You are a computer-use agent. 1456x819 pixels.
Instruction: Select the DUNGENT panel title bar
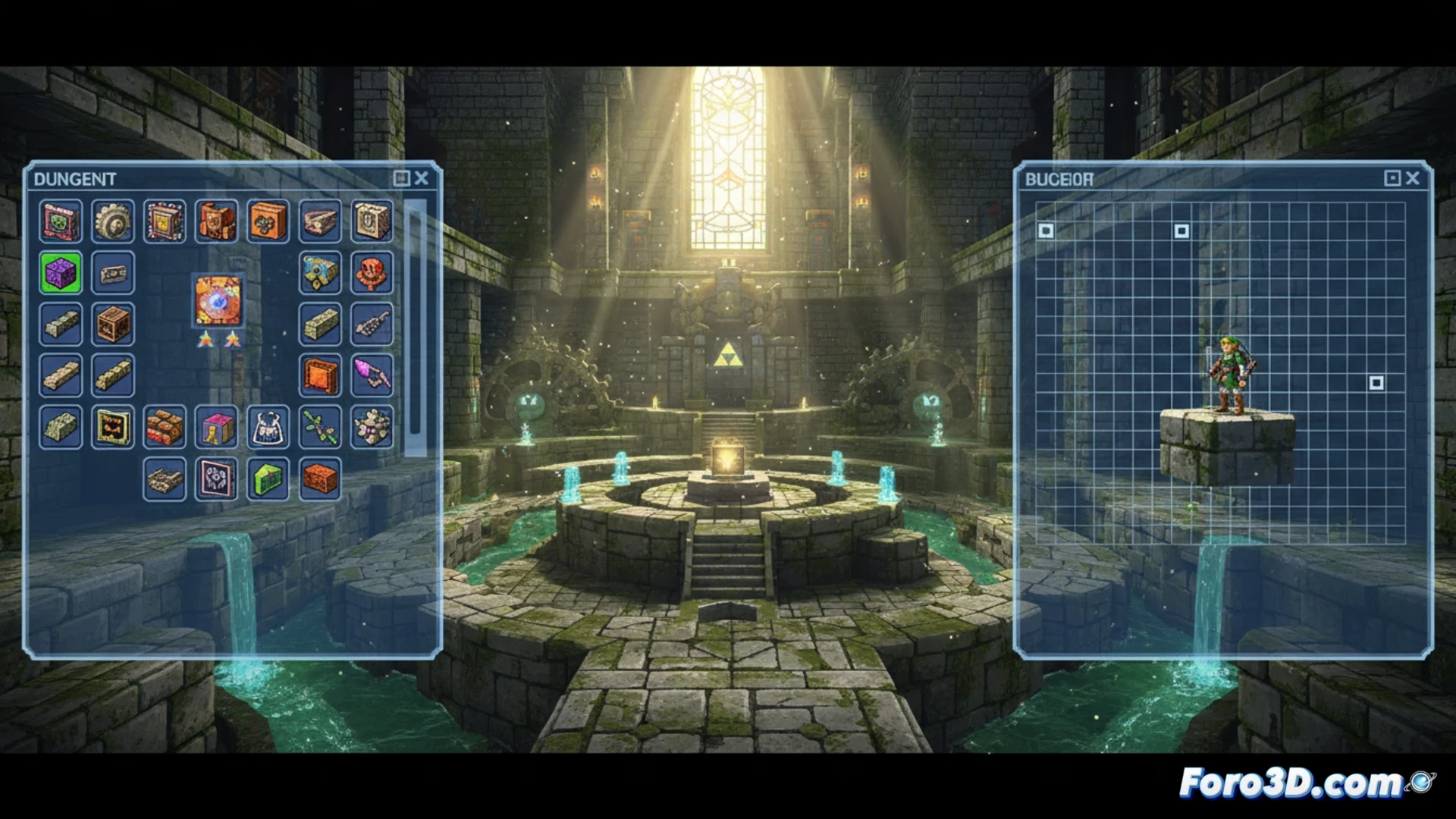tap(76, 180)
